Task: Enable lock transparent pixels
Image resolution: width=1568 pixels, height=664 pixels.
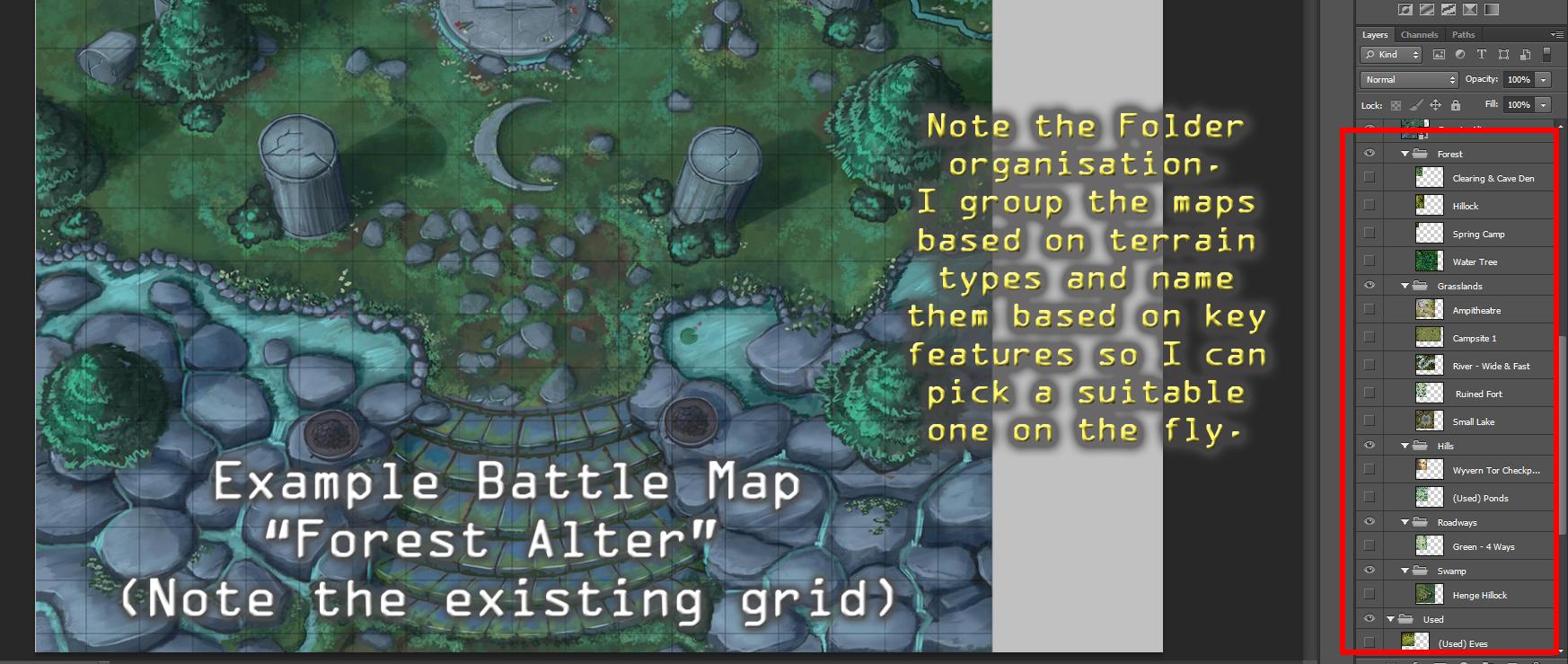Action: 1396,104
